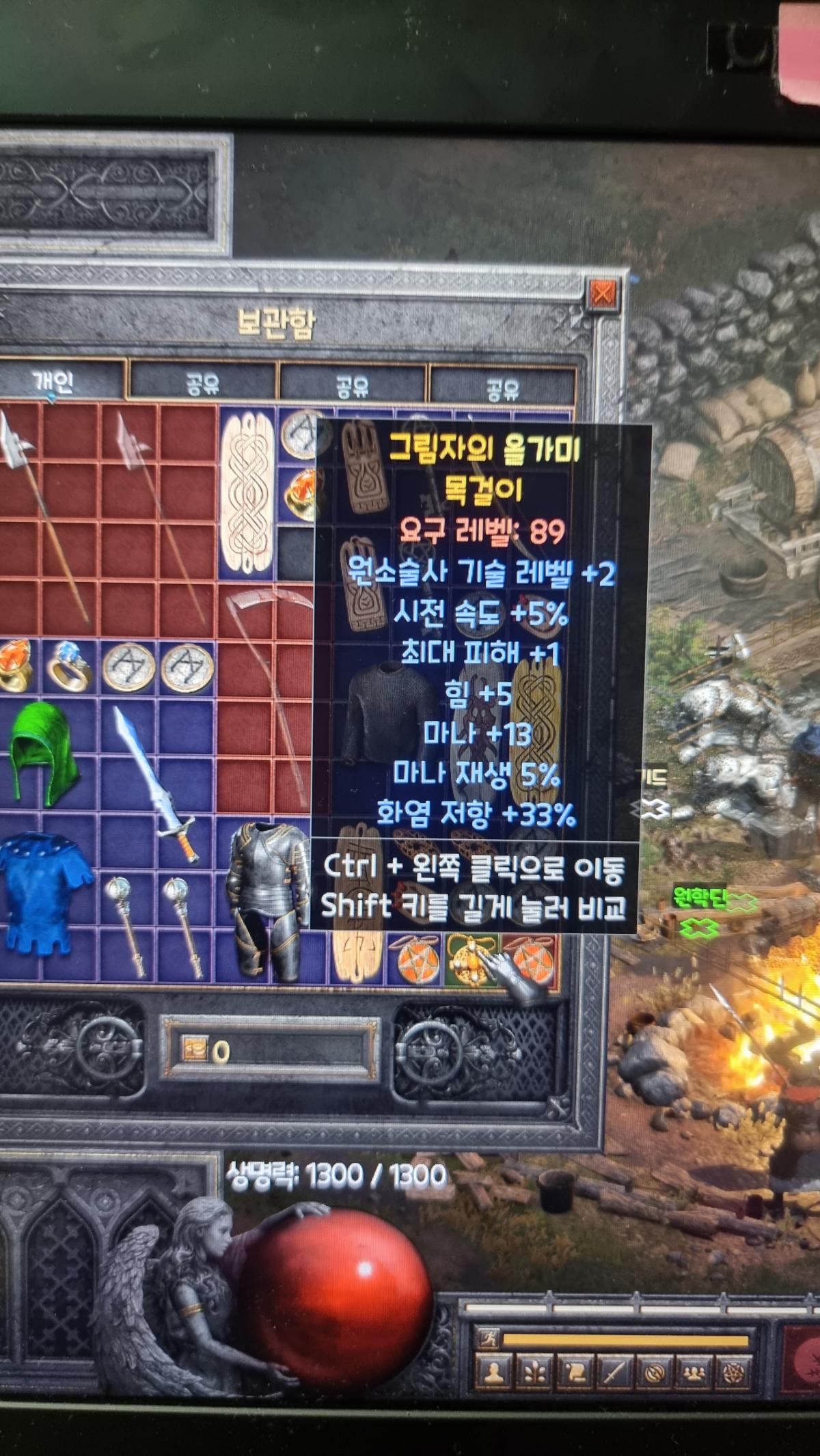Select the tall white carved charm
Screen dimensions: 820x1456
tap(247, 492)
